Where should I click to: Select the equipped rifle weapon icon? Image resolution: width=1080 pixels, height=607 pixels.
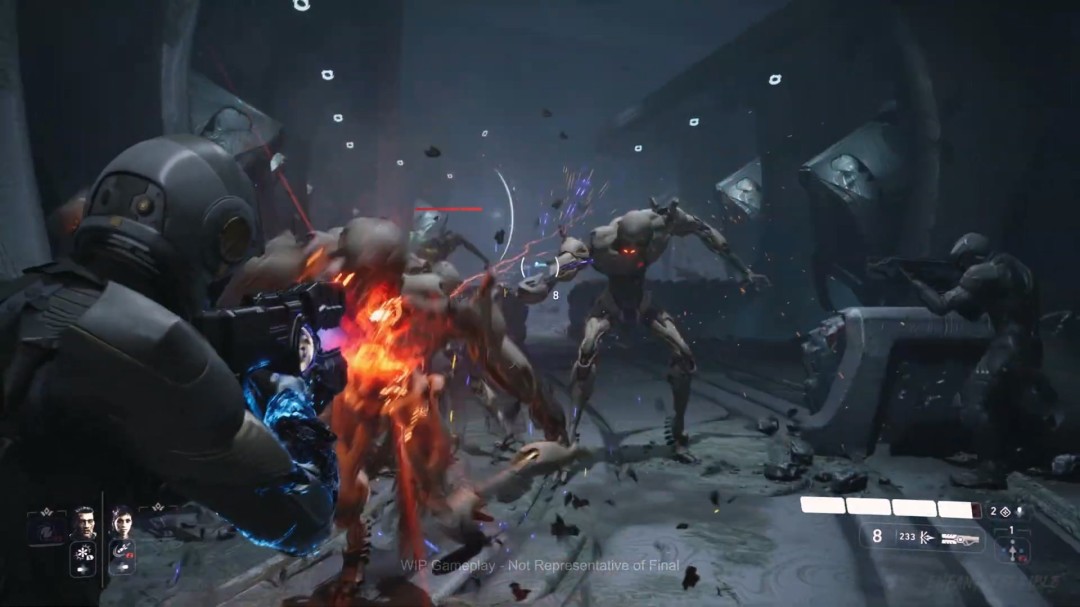(958, 537)
